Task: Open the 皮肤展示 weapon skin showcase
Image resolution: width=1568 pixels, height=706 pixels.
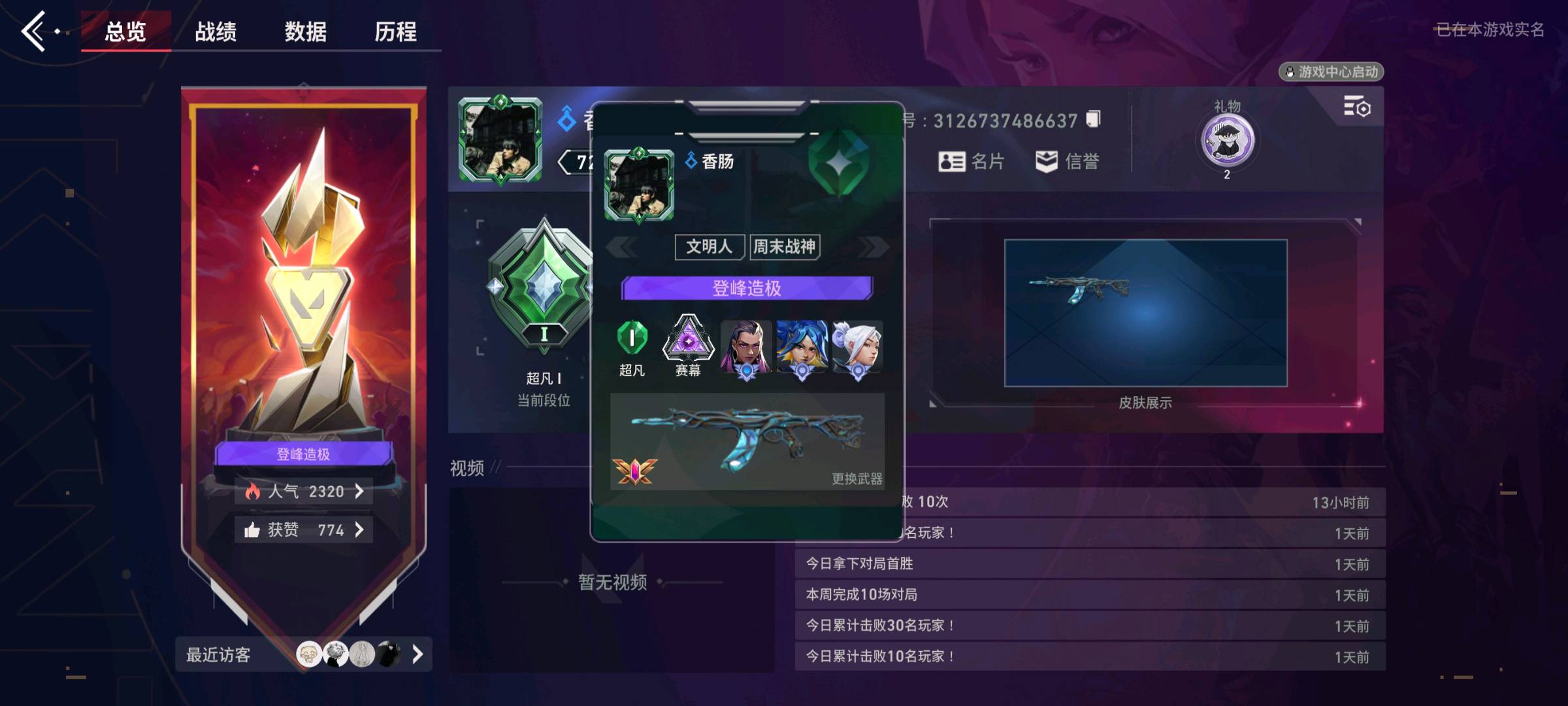Action: 1145,313
